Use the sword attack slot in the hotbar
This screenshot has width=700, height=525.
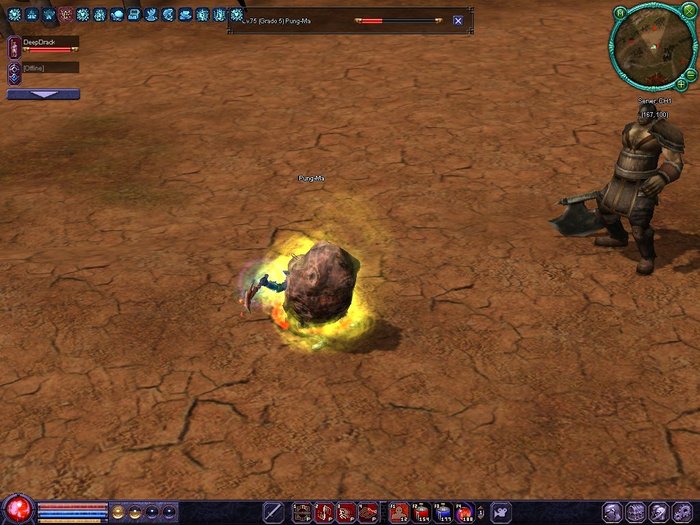tap(272, 512)
